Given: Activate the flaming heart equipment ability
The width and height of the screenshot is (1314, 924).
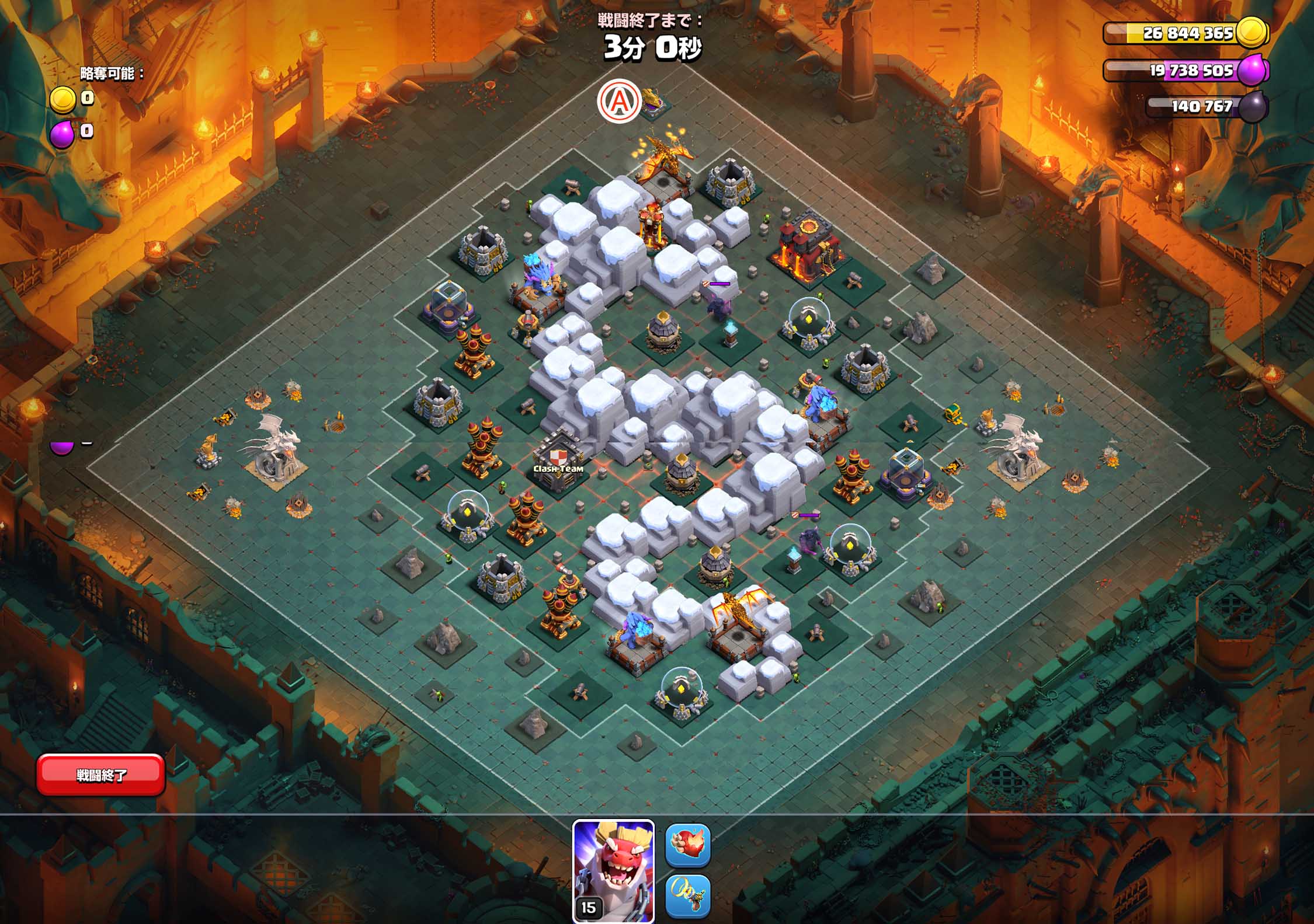Looking at the screenshot, I should [x=688, y=845].
